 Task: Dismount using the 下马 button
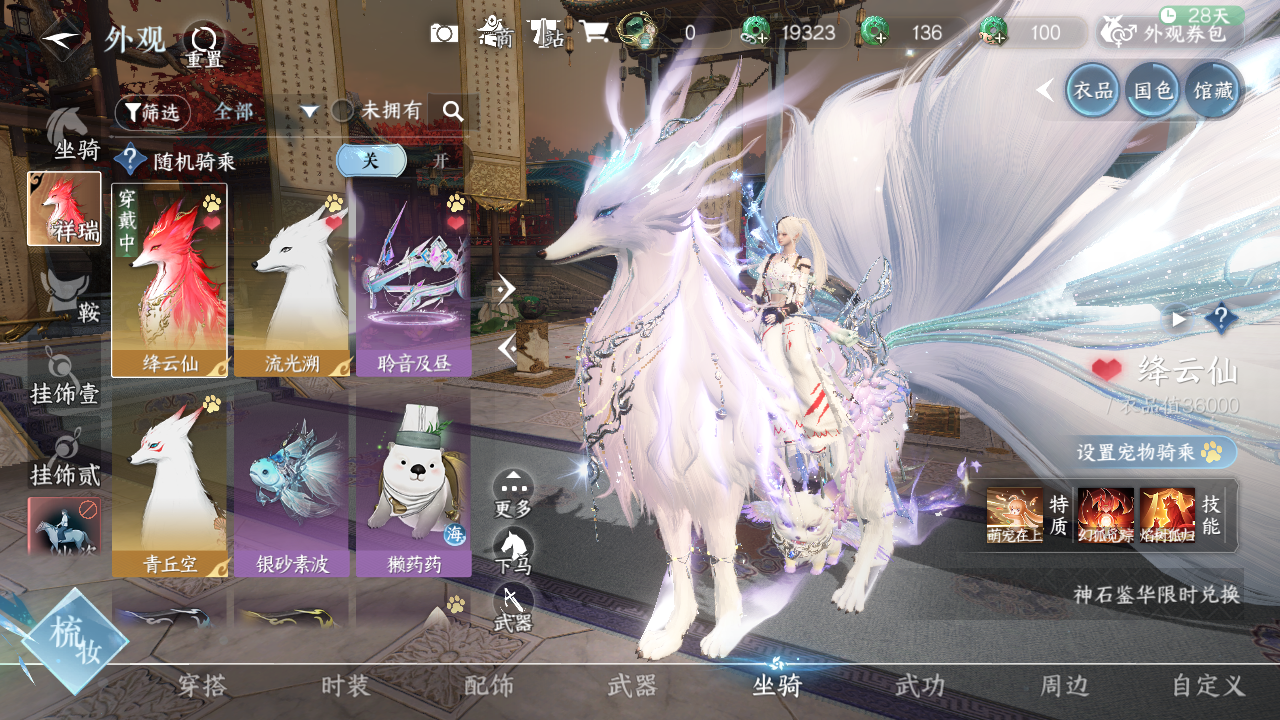(x=513, y=552)
